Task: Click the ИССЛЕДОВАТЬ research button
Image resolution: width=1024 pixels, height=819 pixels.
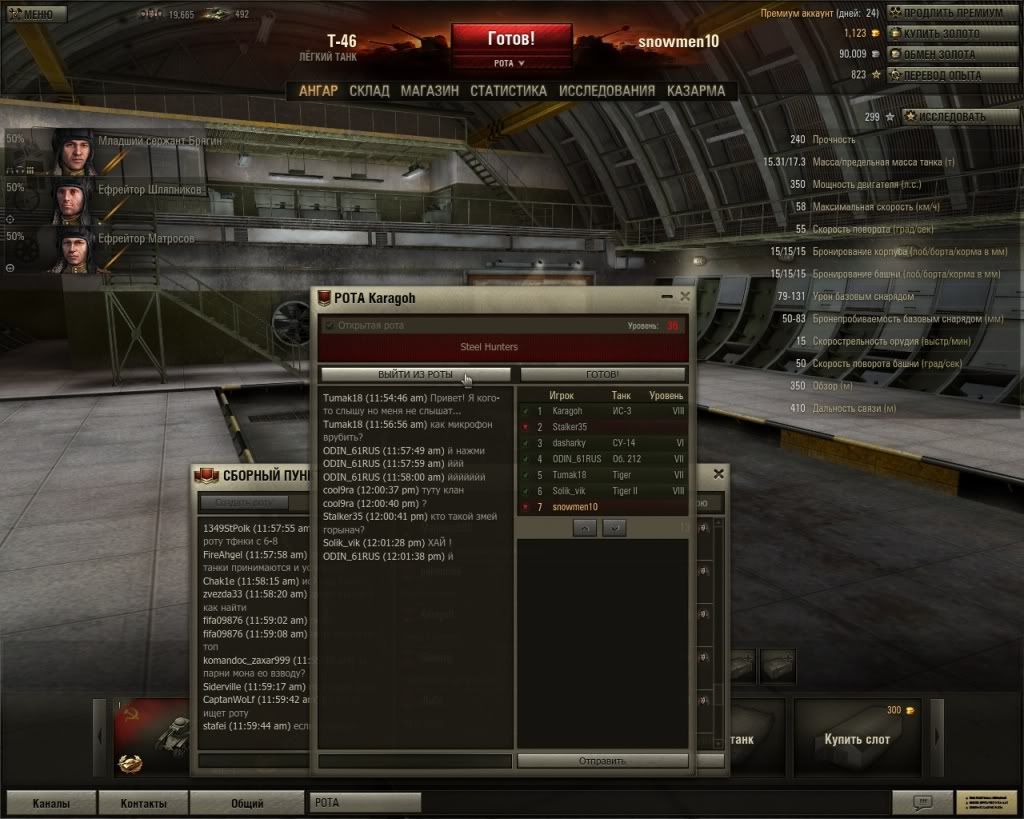Action: 951,117
